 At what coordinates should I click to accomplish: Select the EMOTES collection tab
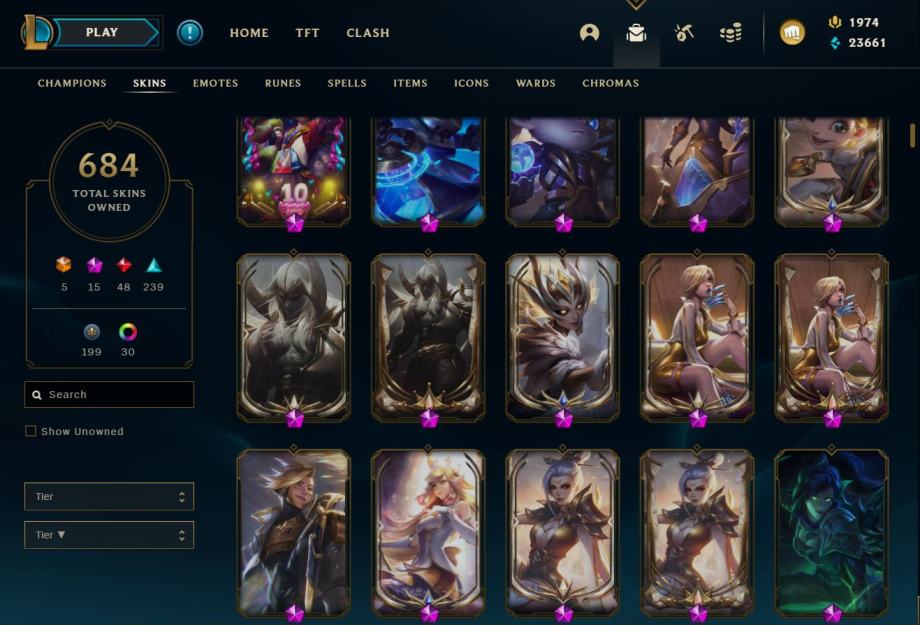[215, 83]
